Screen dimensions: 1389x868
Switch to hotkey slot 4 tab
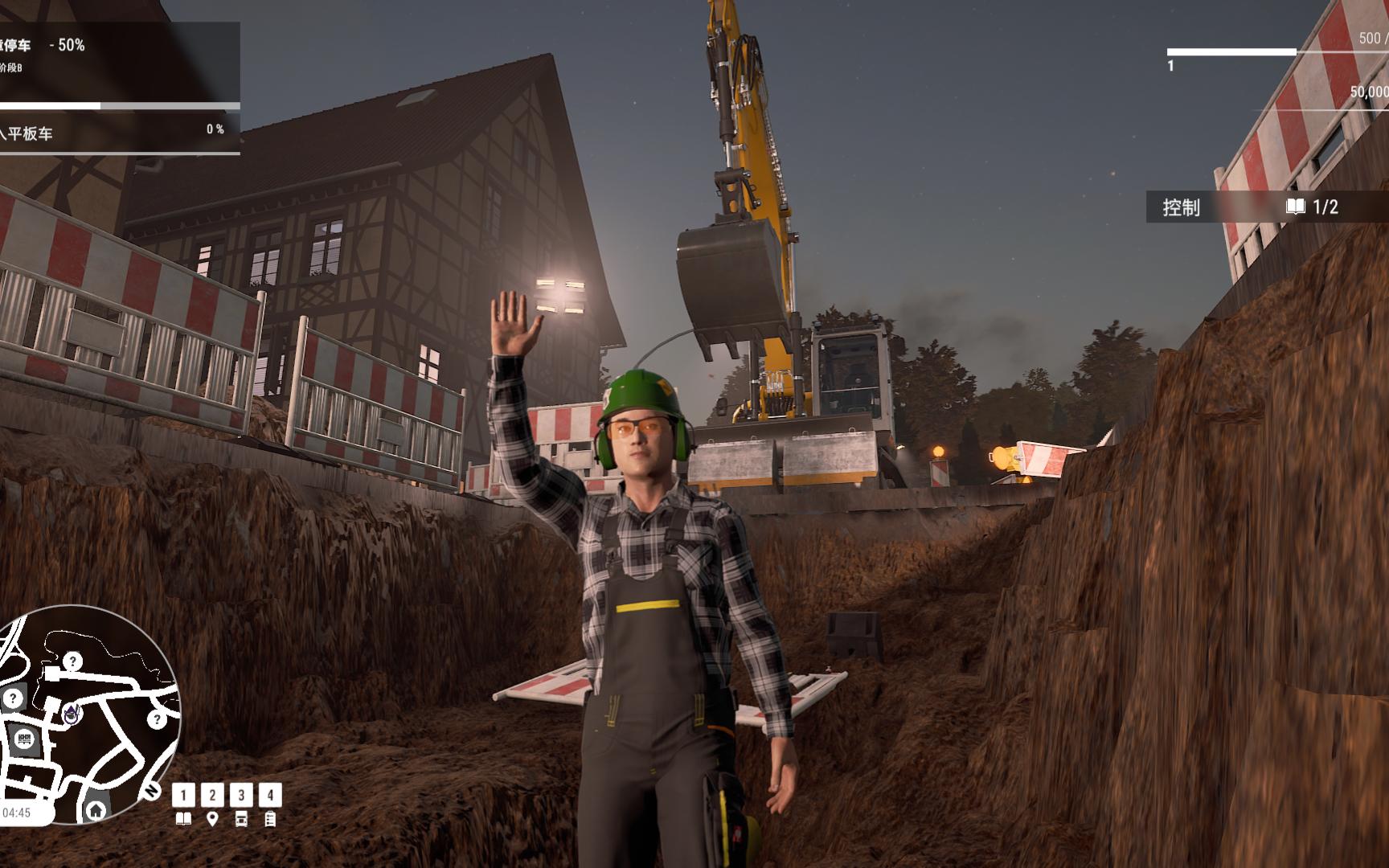271,795
